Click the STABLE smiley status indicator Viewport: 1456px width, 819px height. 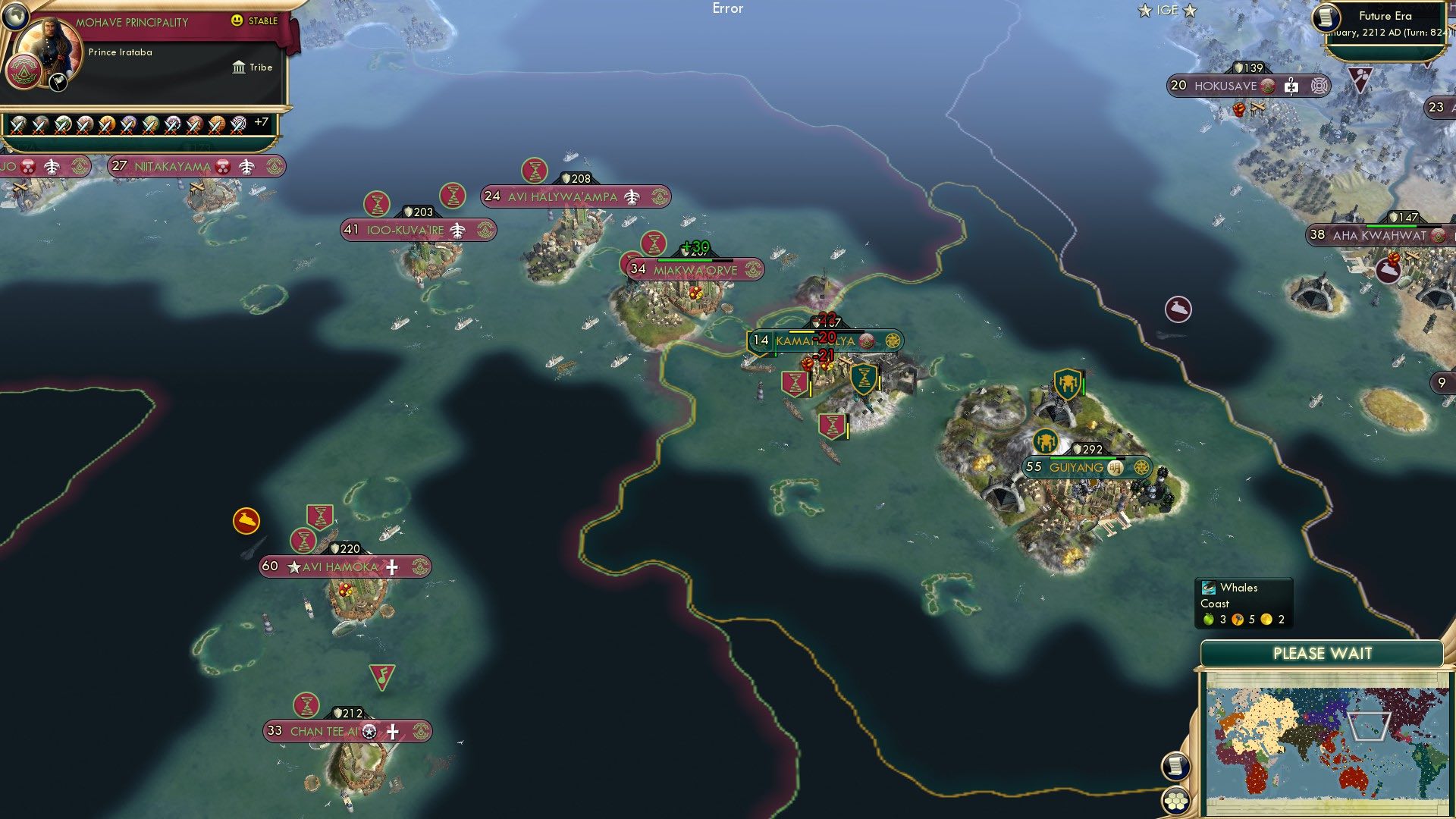[x=238, y=20]
